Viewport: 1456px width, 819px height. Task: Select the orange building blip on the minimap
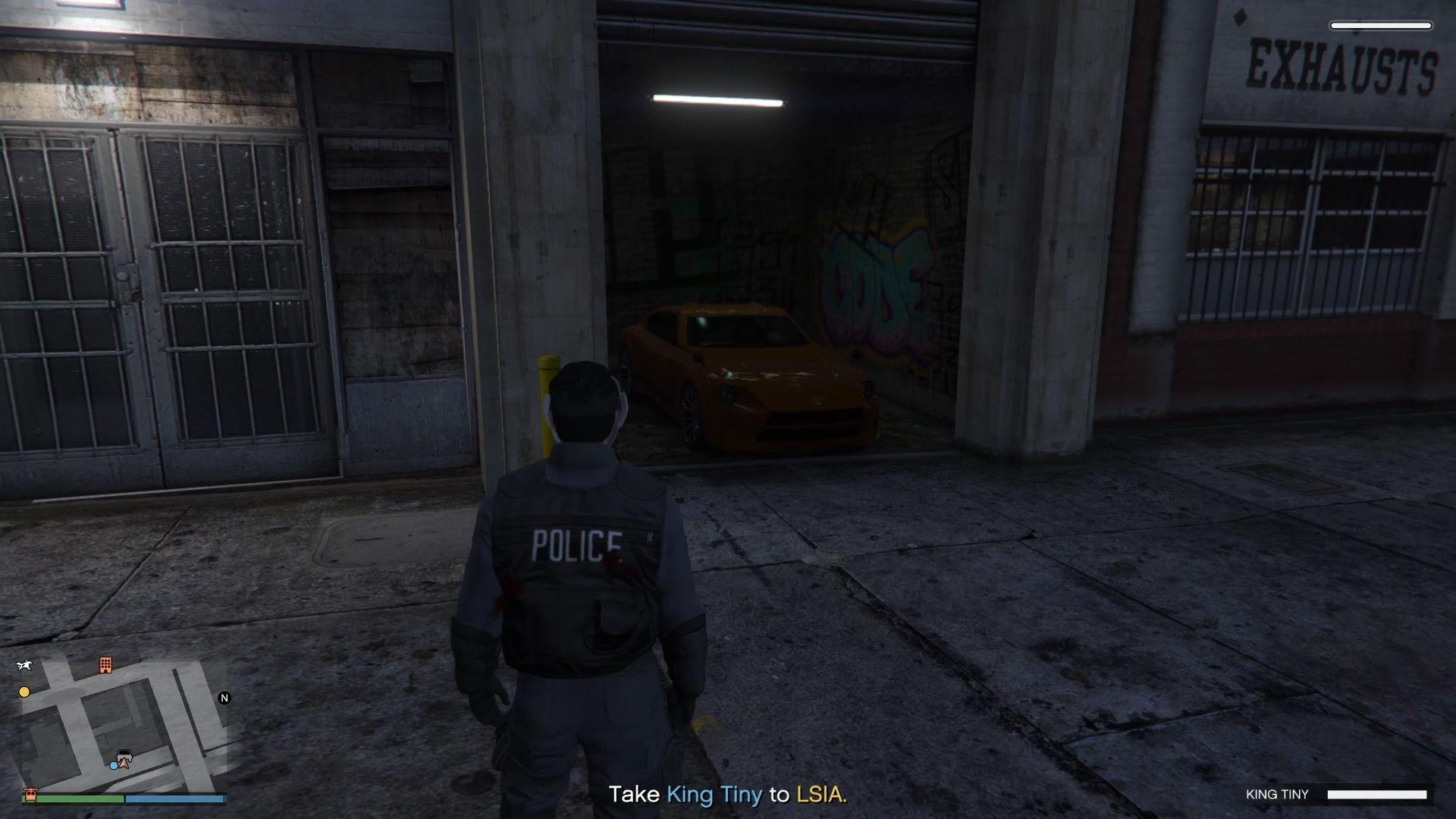point(105,665)
